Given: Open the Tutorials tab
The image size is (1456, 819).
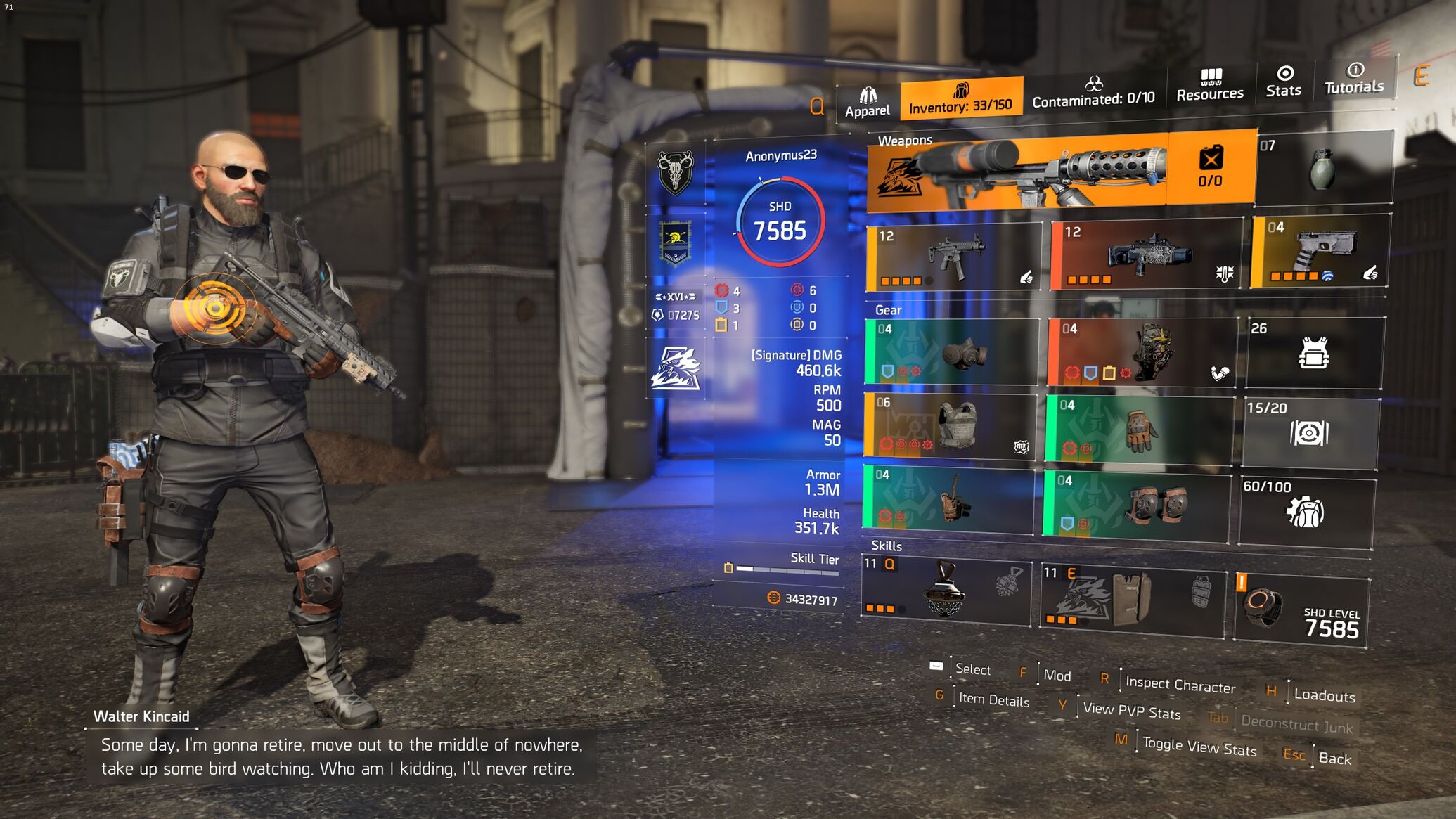Looking at the screenshot, I should coord(1354,78).
